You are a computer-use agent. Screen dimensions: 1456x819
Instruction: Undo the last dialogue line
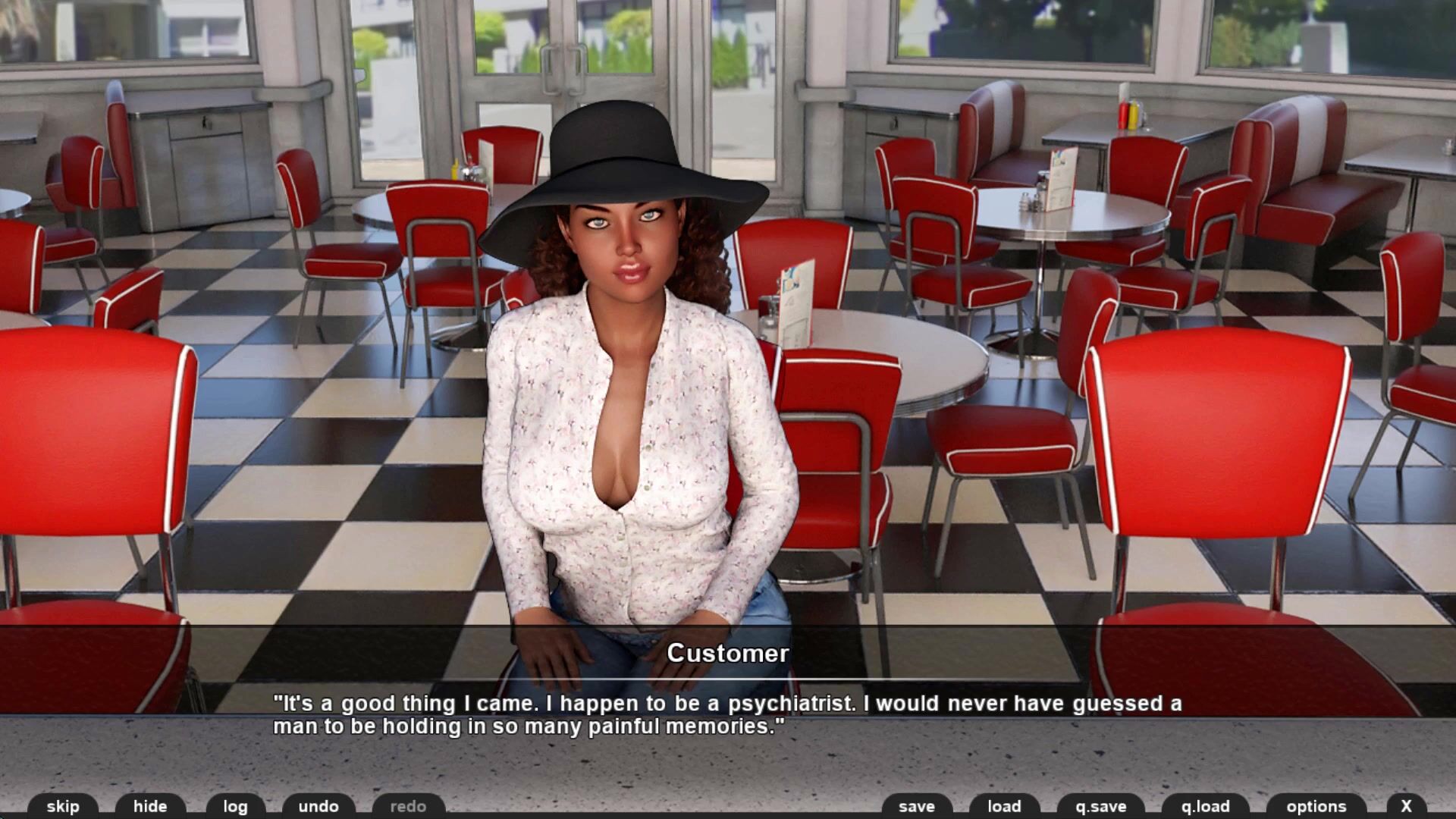click(x=318, y=806)
